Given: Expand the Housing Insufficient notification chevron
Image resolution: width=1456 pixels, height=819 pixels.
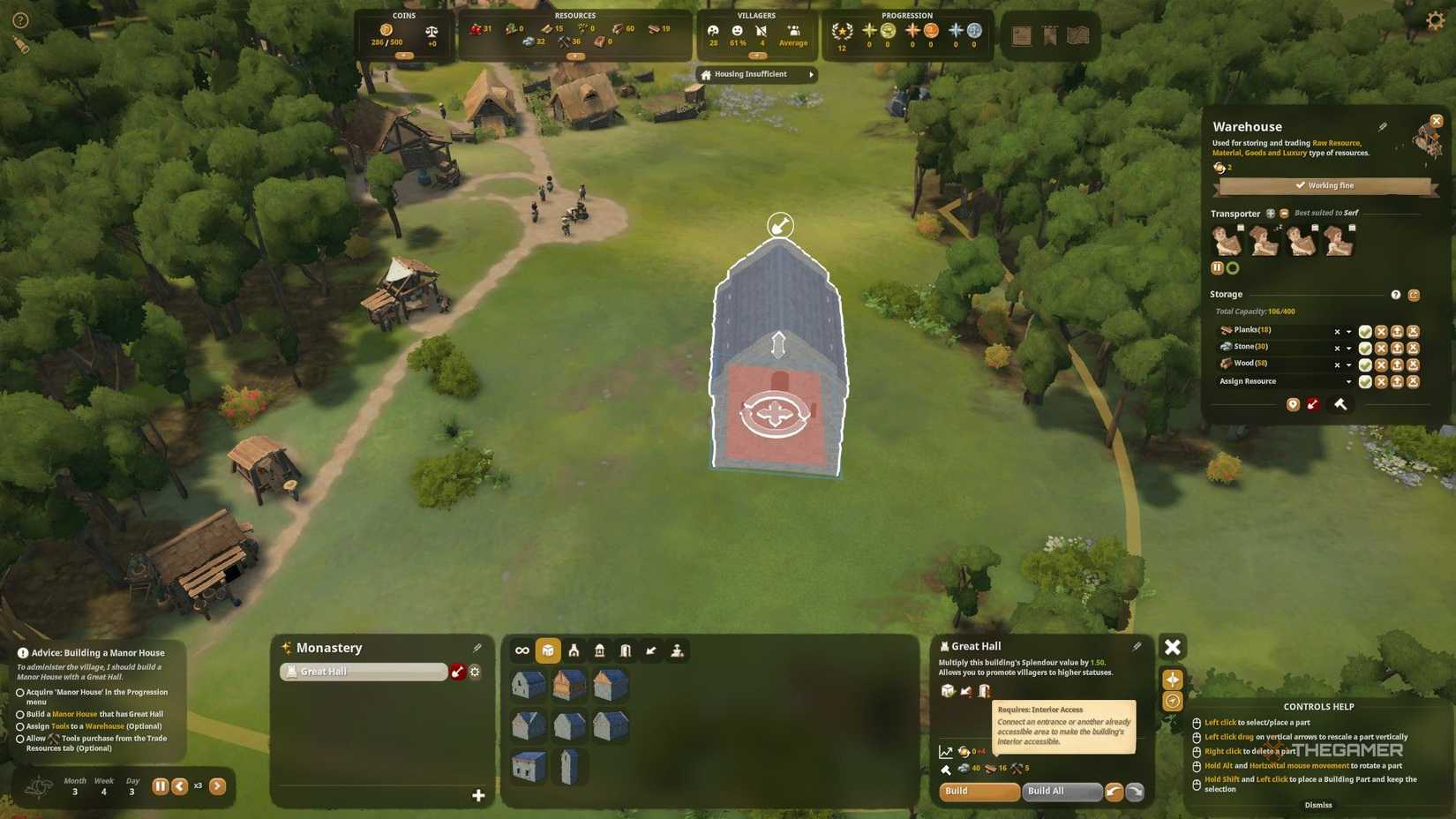Looking at the screenshot, I should pyautogui.click(x=810, y=74).
